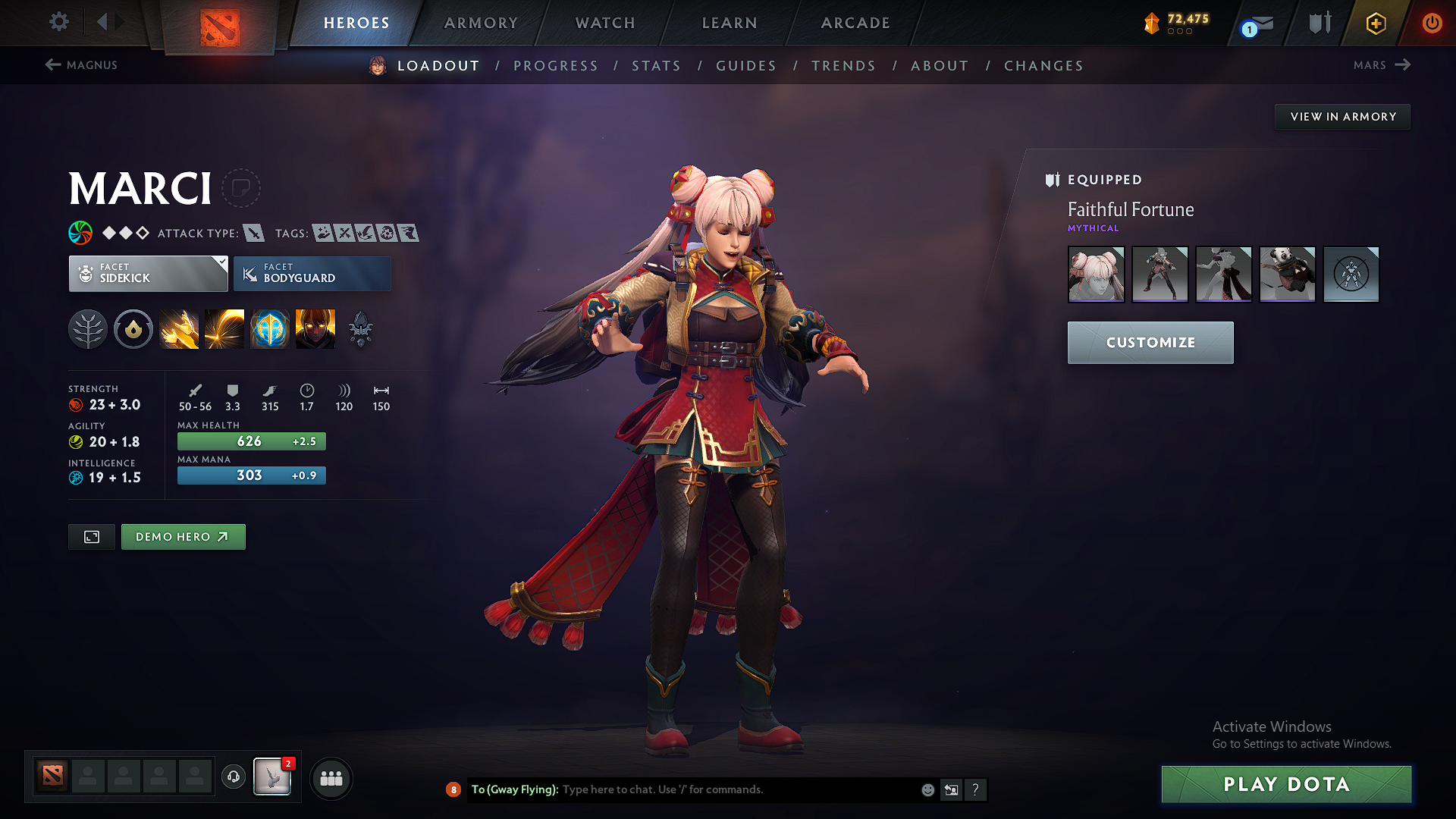Screen dimensions: 1456x819
Task: Open the Unleash ultimate ability icon
Action: point(315,329)
